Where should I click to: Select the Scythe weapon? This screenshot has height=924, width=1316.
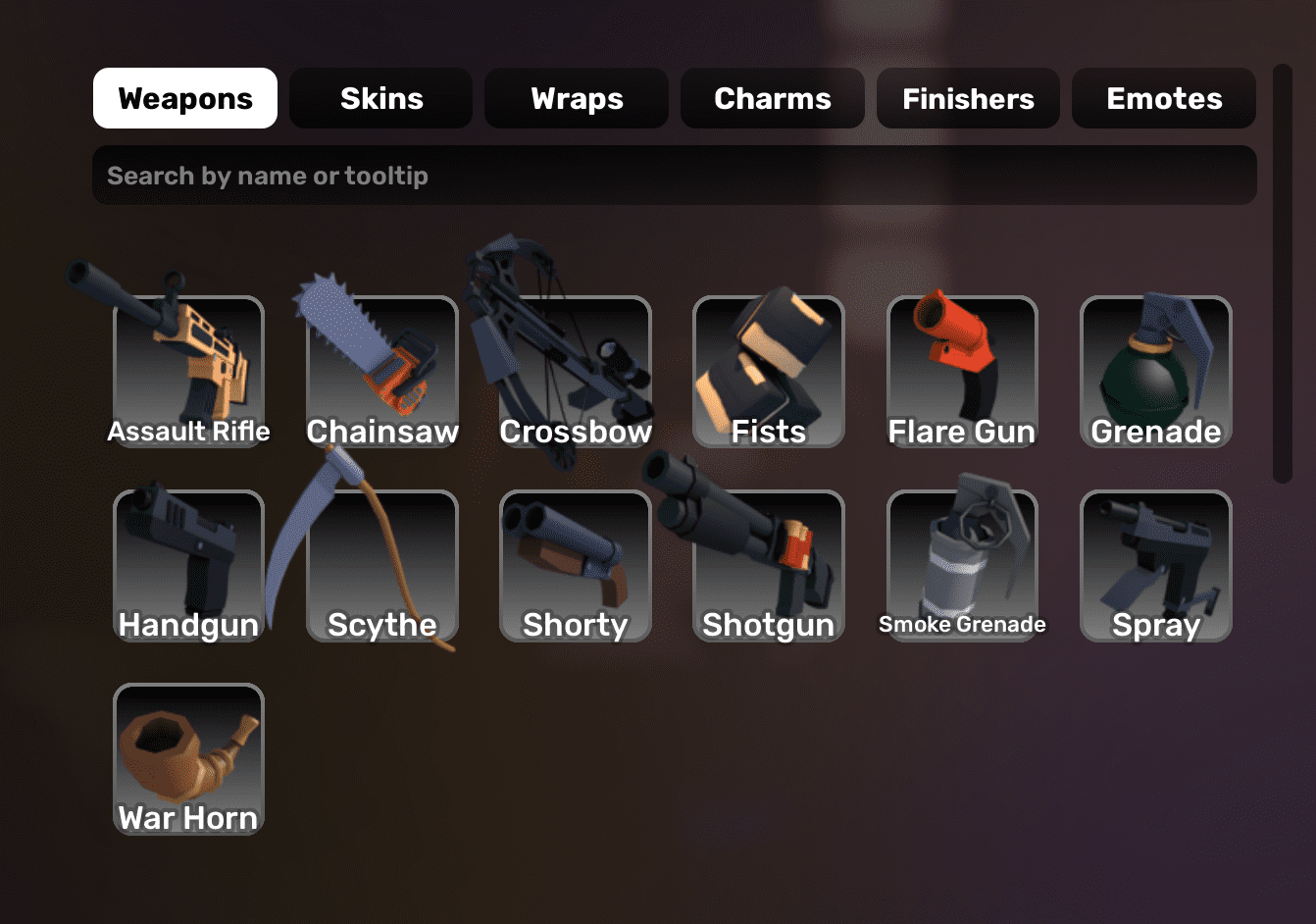(381, 566)
